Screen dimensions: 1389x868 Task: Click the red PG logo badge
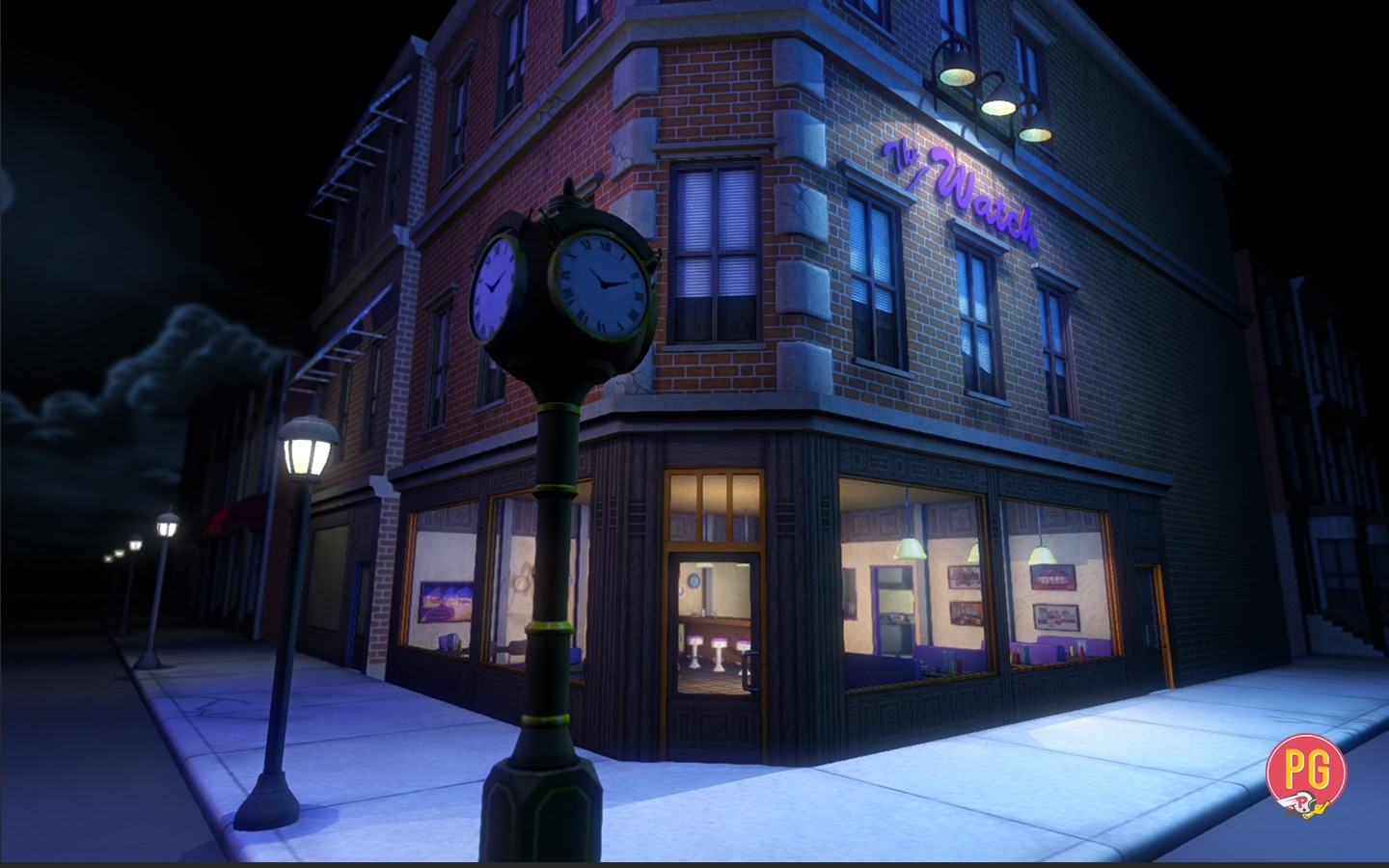coord(1305,772)
